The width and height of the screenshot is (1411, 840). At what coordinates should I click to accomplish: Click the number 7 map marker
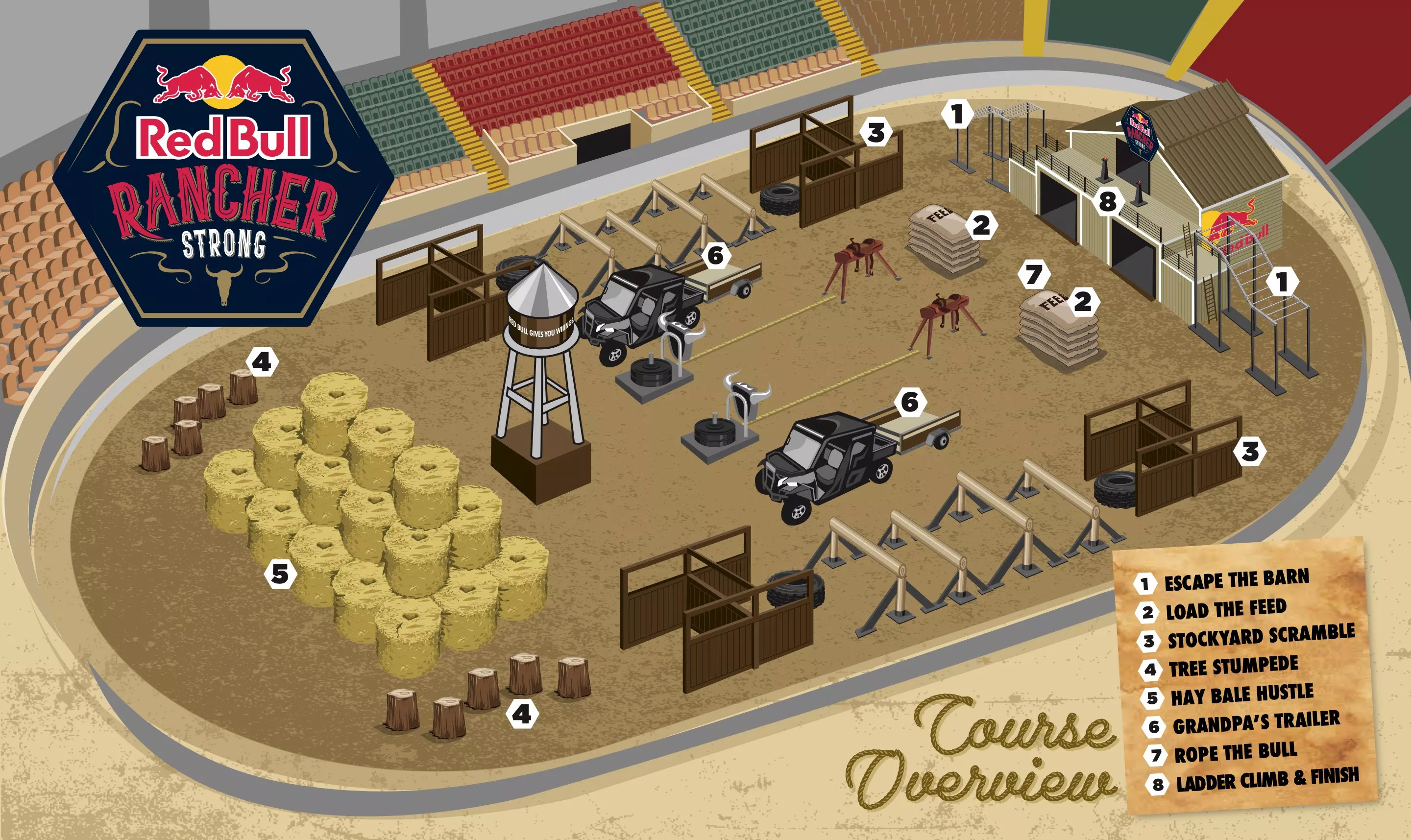pos(1034,274)
